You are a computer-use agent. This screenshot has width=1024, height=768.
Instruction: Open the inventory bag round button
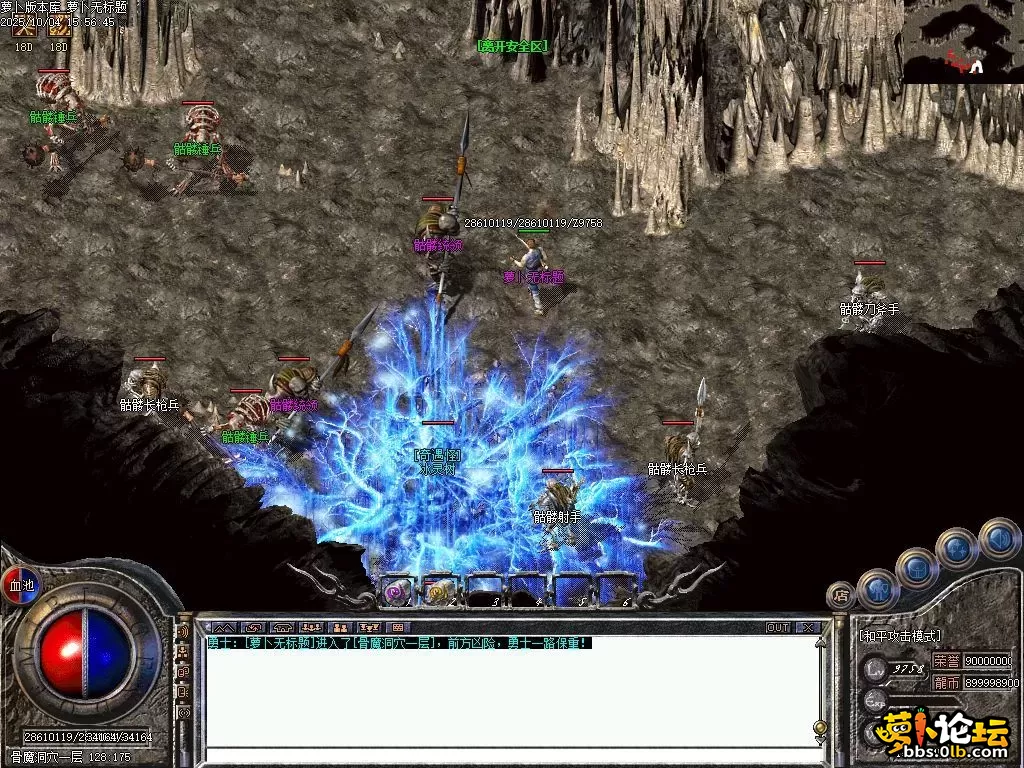[916, 568]
